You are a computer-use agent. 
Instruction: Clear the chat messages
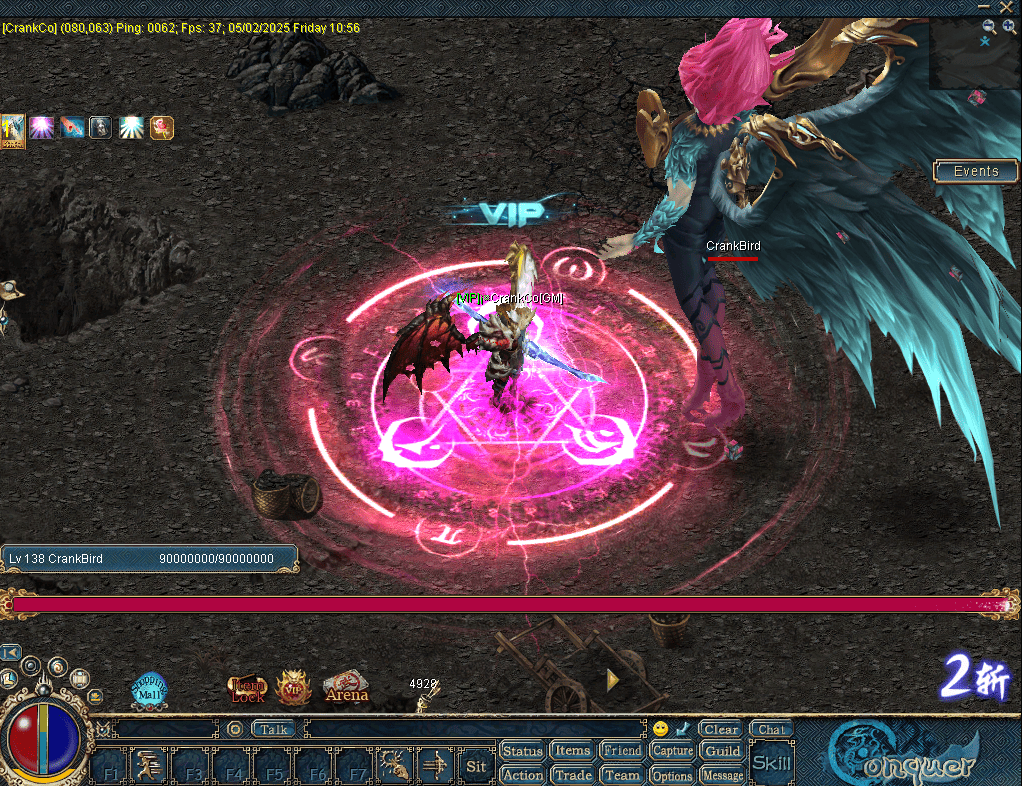click(x=720, y=729)
